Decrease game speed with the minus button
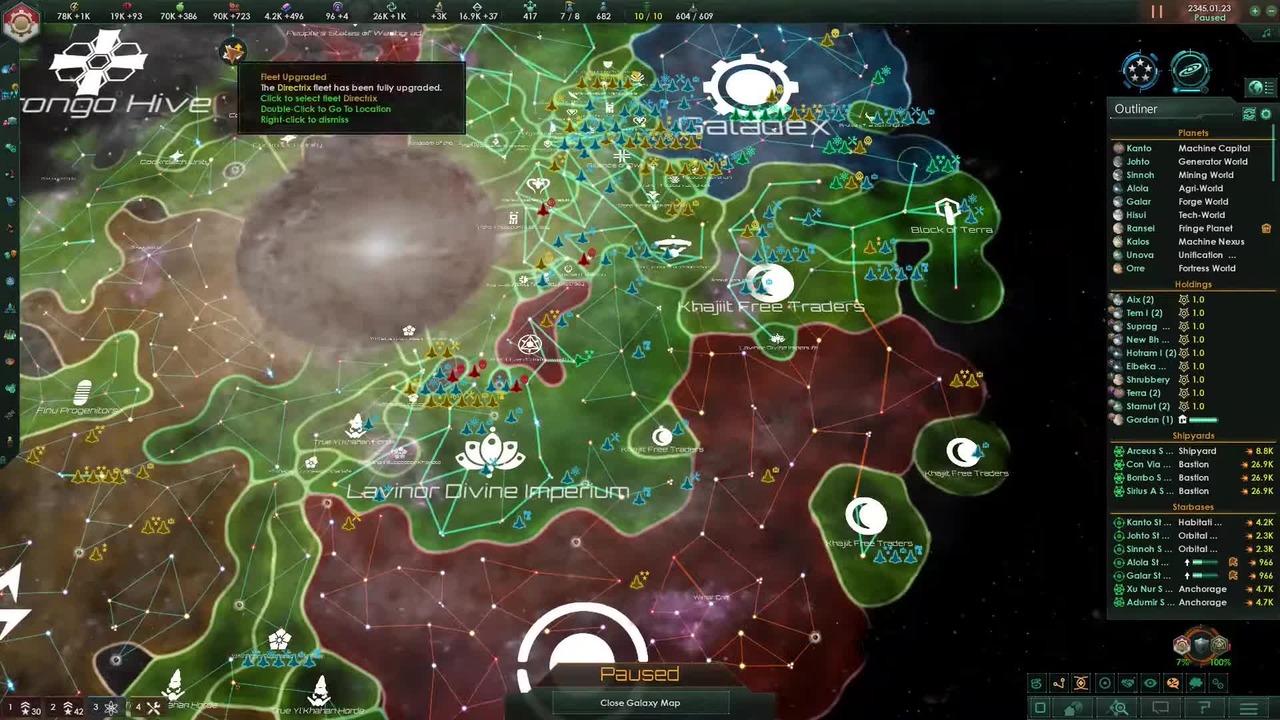 (x=1272, y=11)
